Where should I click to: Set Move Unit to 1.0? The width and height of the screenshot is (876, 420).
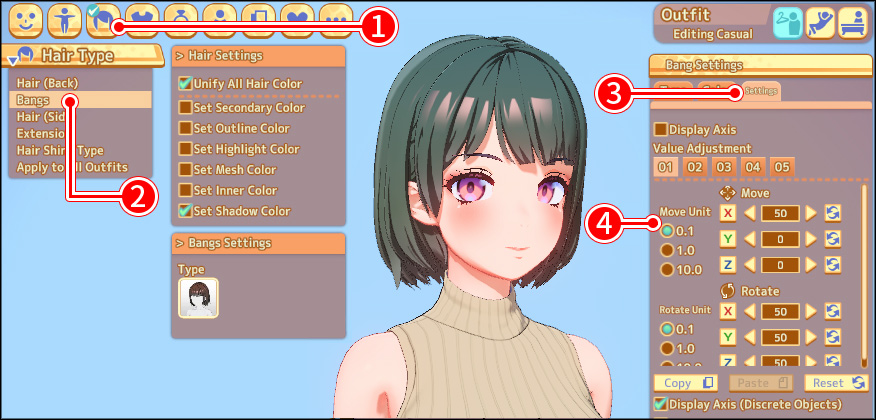666,250
